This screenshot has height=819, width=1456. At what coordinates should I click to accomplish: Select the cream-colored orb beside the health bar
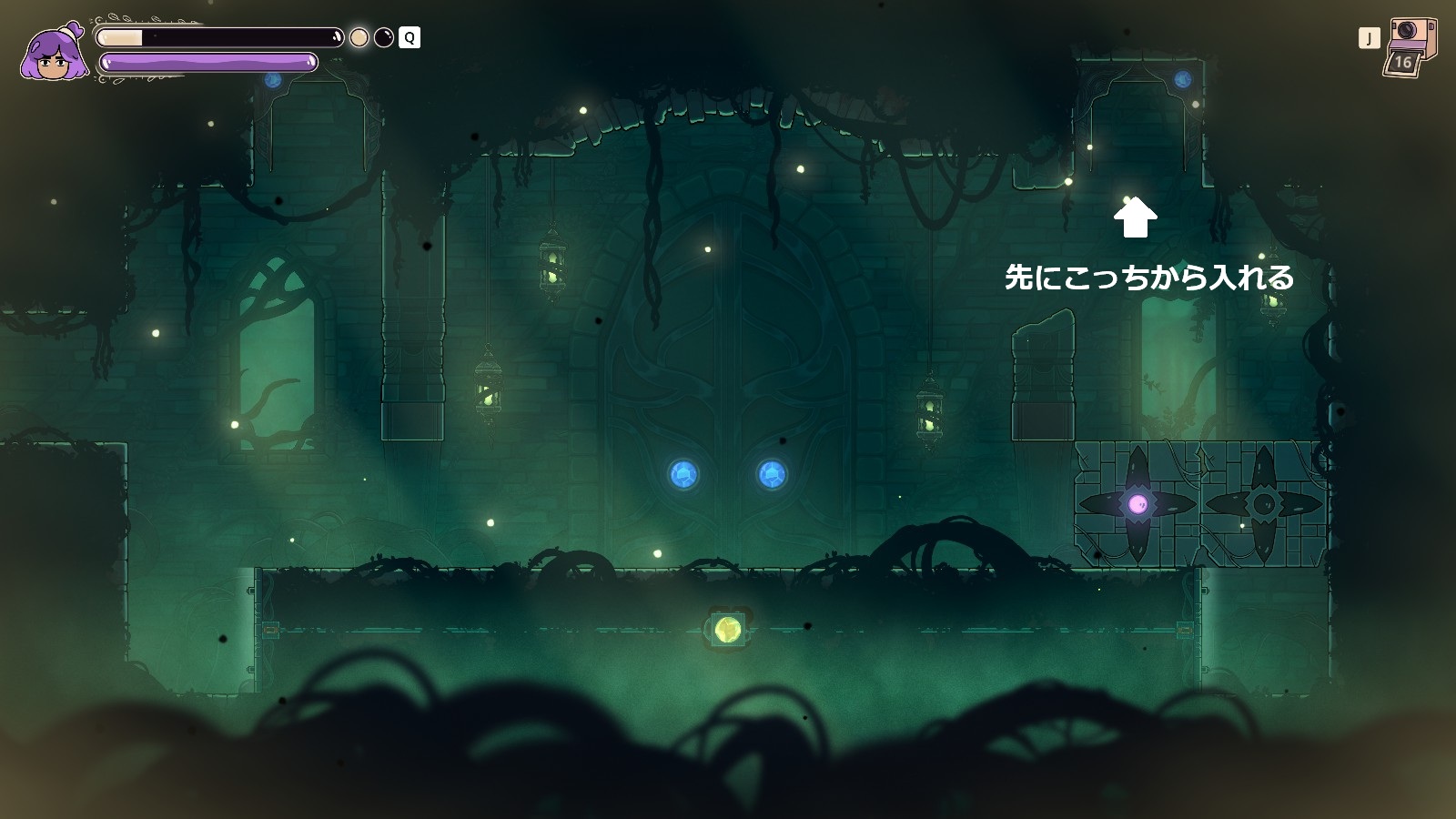[359, 37]
